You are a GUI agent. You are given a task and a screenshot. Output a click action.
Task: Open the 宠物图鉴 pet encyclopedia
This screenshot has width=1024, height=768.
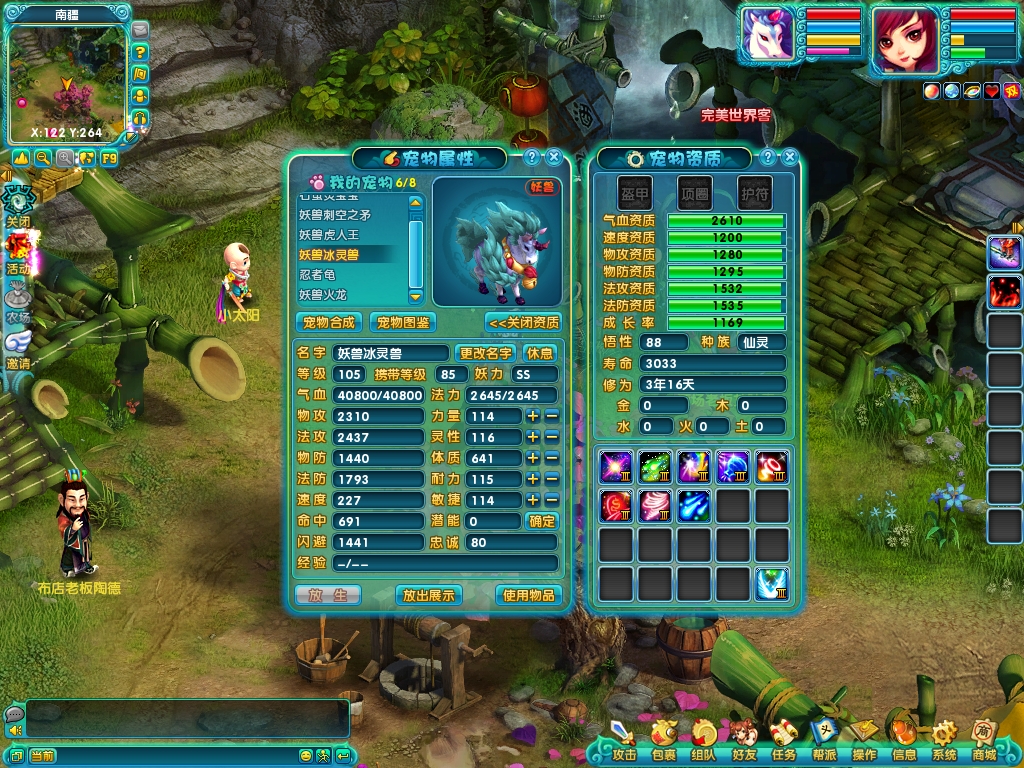click(x=401, y=322)
